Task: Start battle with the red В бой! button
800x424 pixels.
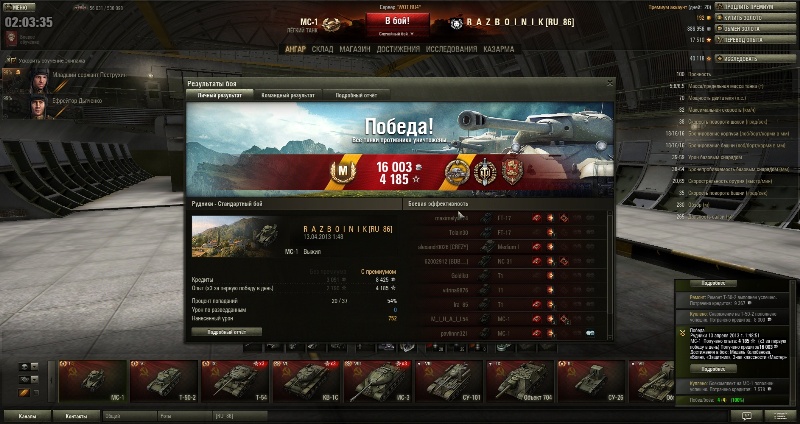Action: pos(399,19)
